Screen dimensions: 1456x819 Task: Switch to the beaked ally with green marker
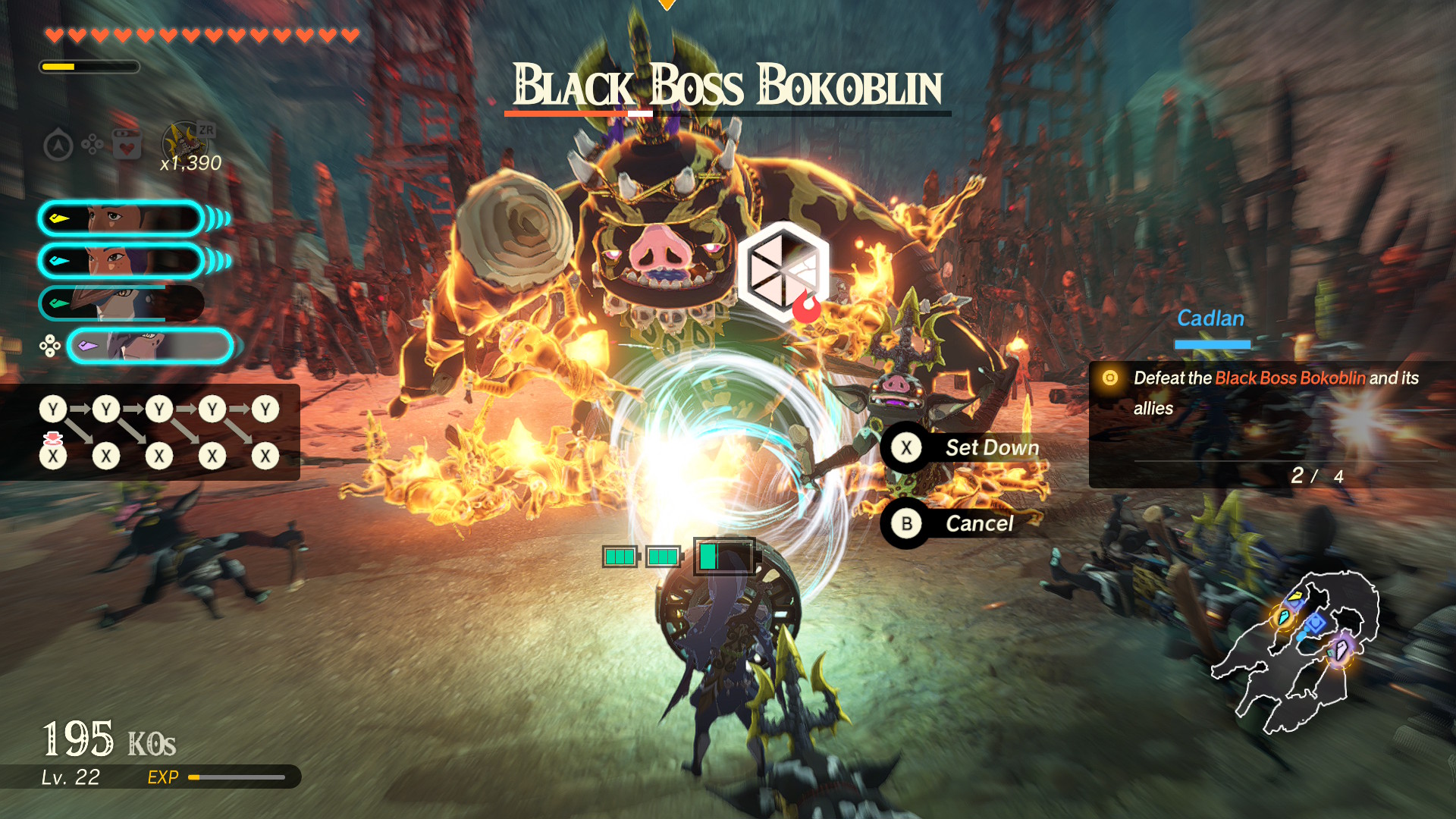(121, 303)
